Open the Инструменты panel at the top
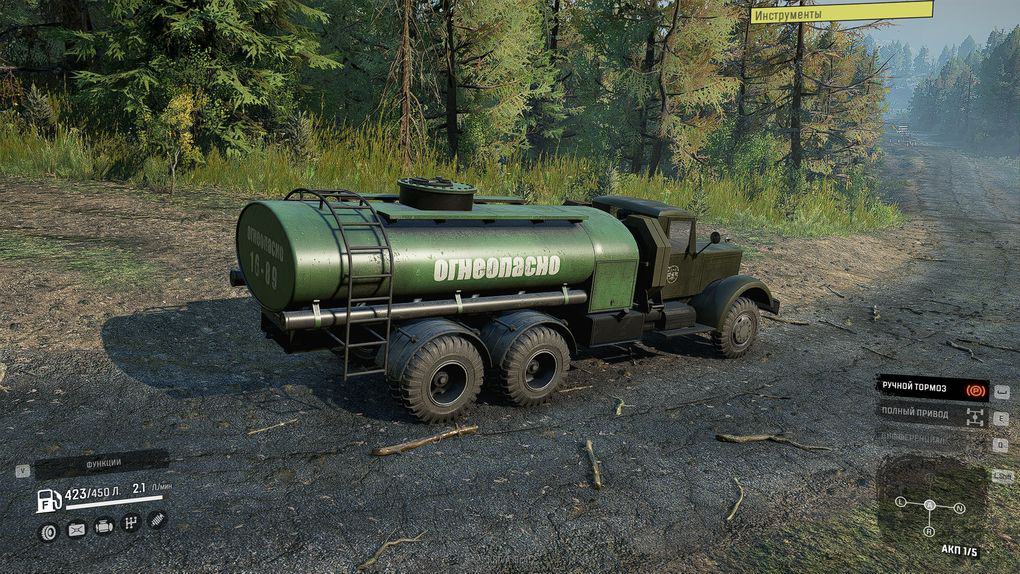This screenshot has width=1020, height=574. 841,13
